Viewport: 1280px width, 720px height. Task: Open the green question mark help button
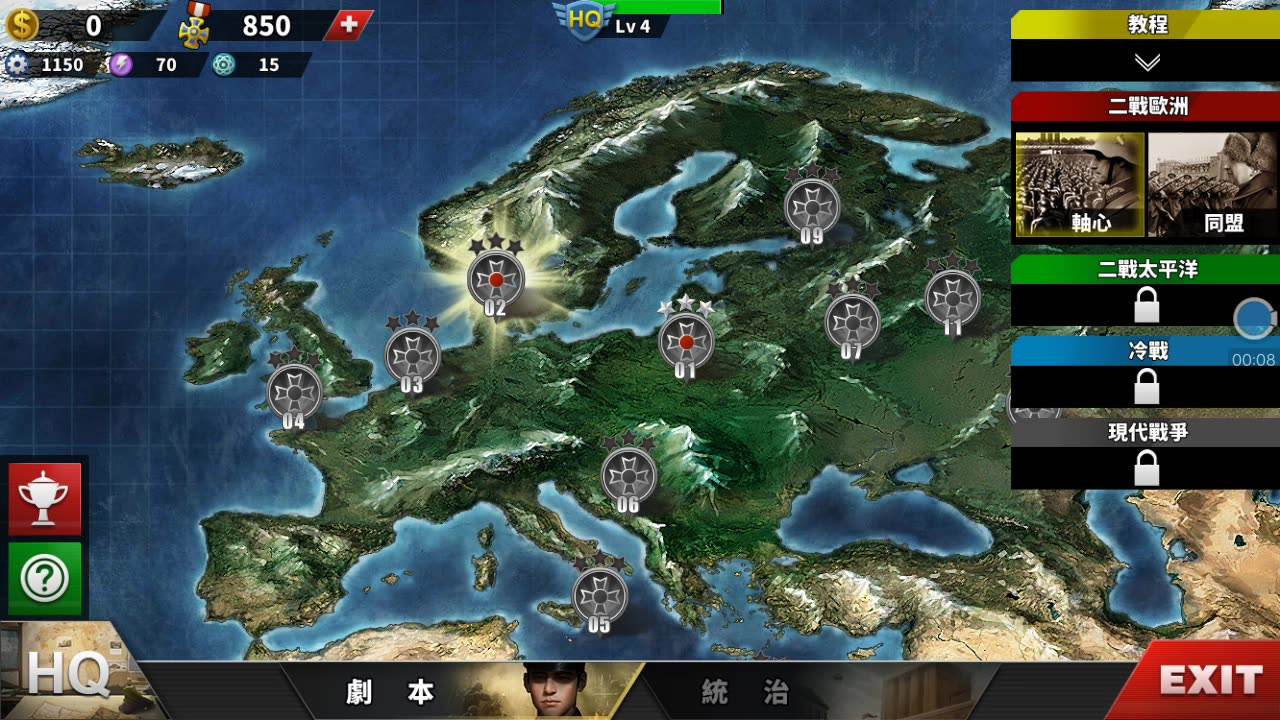tap(45, 578)
